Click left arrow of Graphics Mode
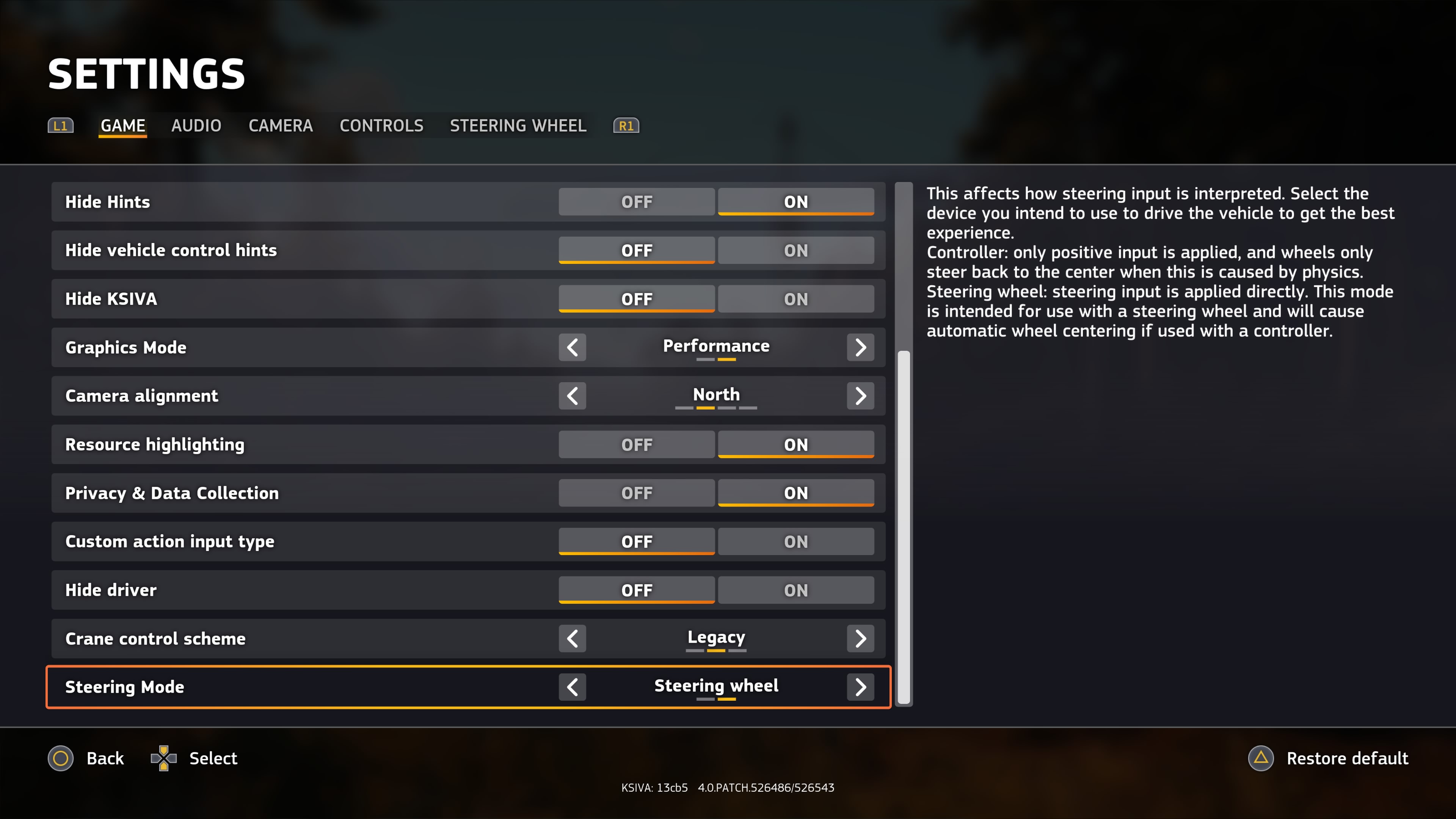This screenshot has height=819, width=1456. coord(572,347)
